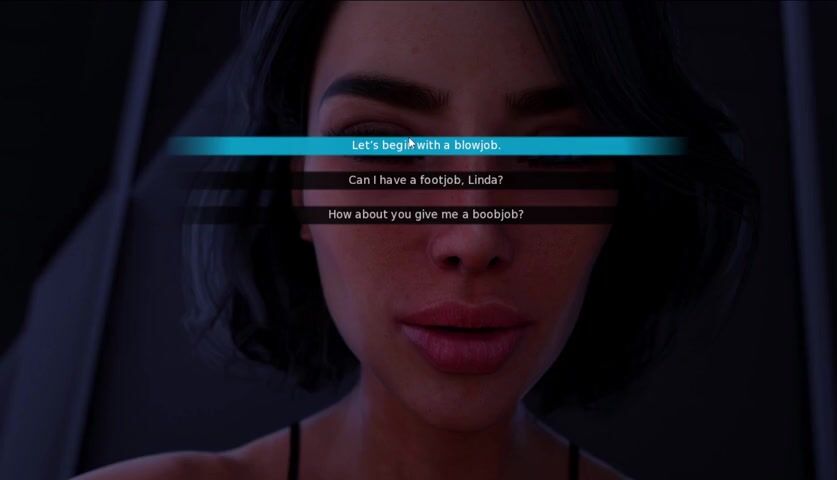Choose the "Let's begin with a blowjob" option
This screenshot has height=480, width=837.
point(426,146)
